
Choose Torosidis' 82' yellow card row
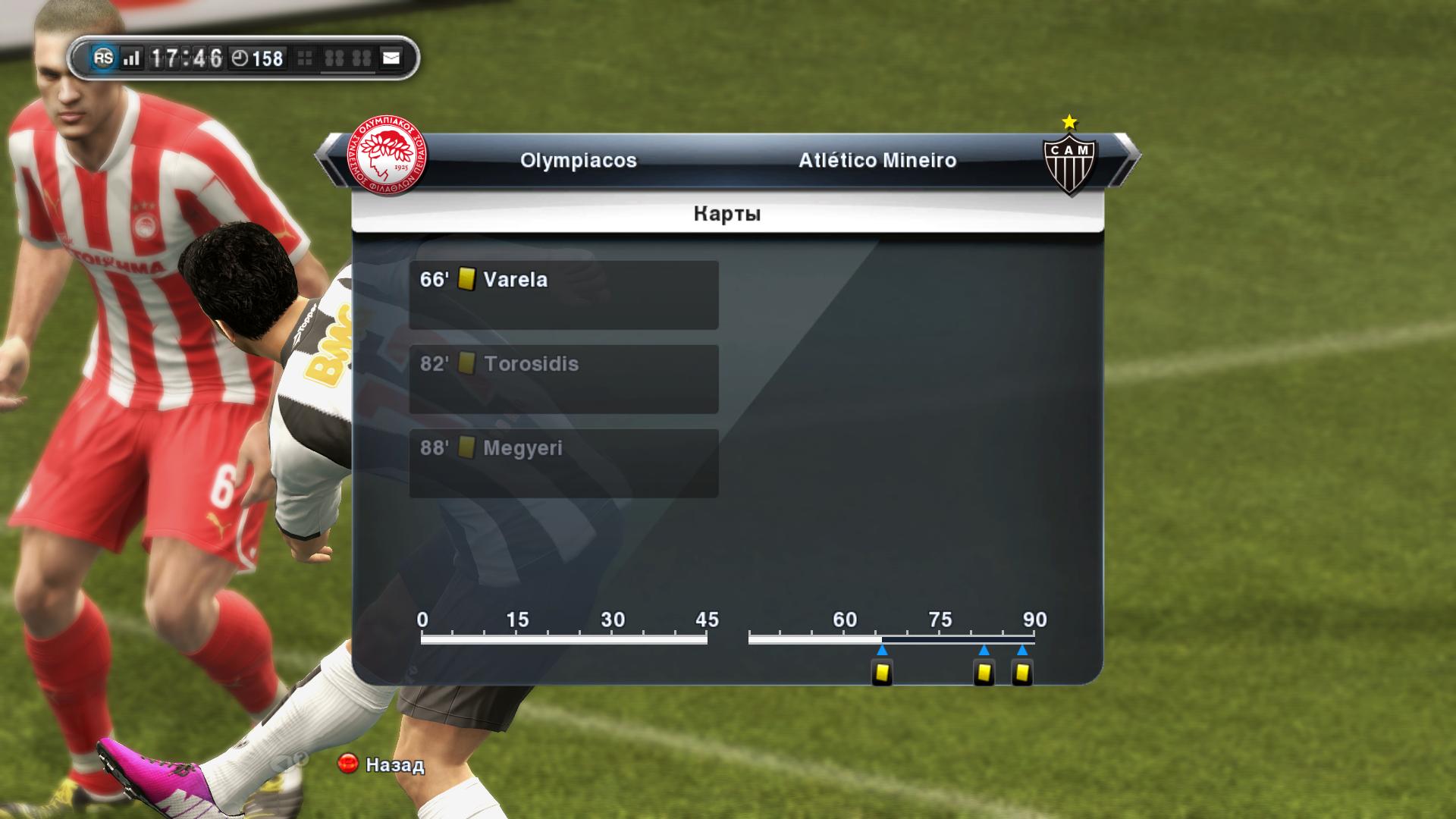point(563,378)
